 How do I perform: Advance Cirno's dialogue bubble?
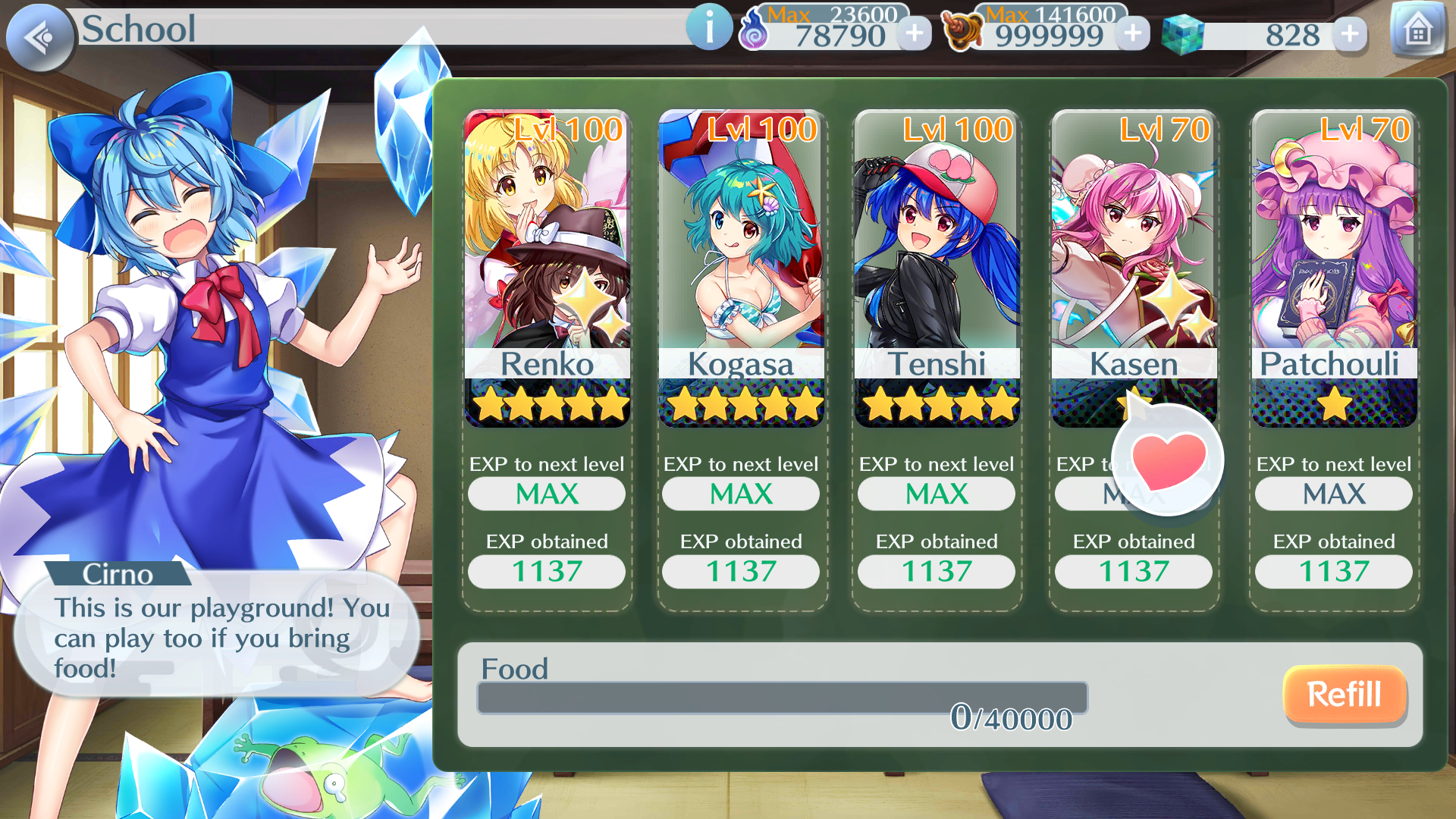click(217, 635)
